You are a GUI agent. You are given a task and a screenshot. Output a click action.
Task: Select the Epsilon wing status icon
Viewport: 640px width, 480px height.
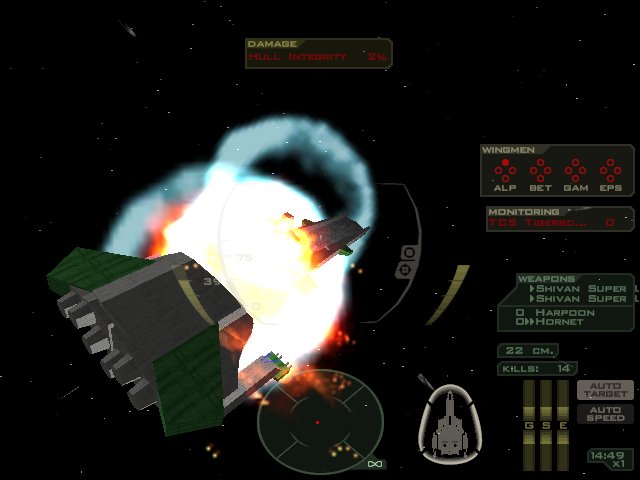610,172
